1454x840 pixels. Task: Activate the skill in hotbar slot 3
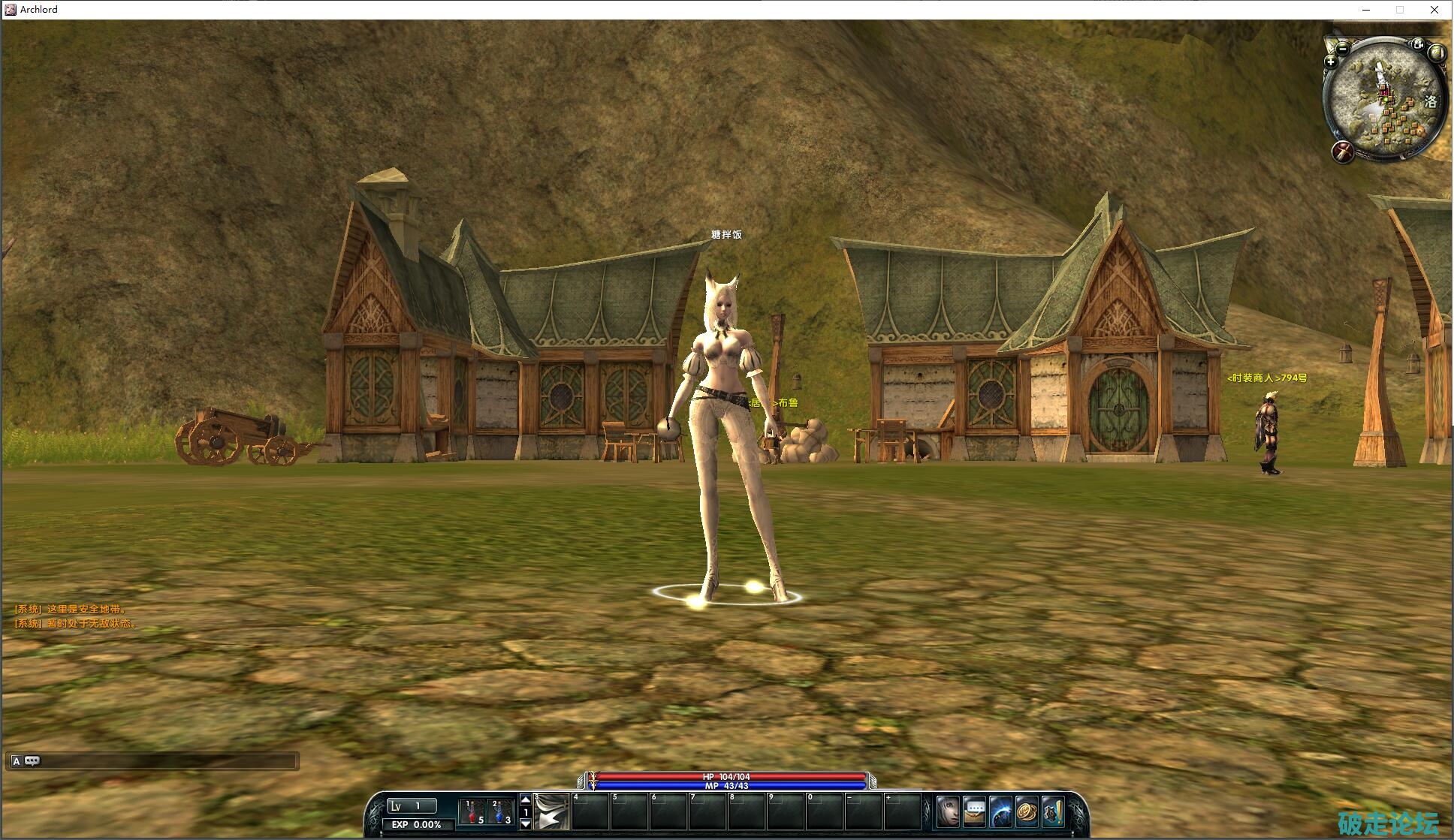coord(552,811)
